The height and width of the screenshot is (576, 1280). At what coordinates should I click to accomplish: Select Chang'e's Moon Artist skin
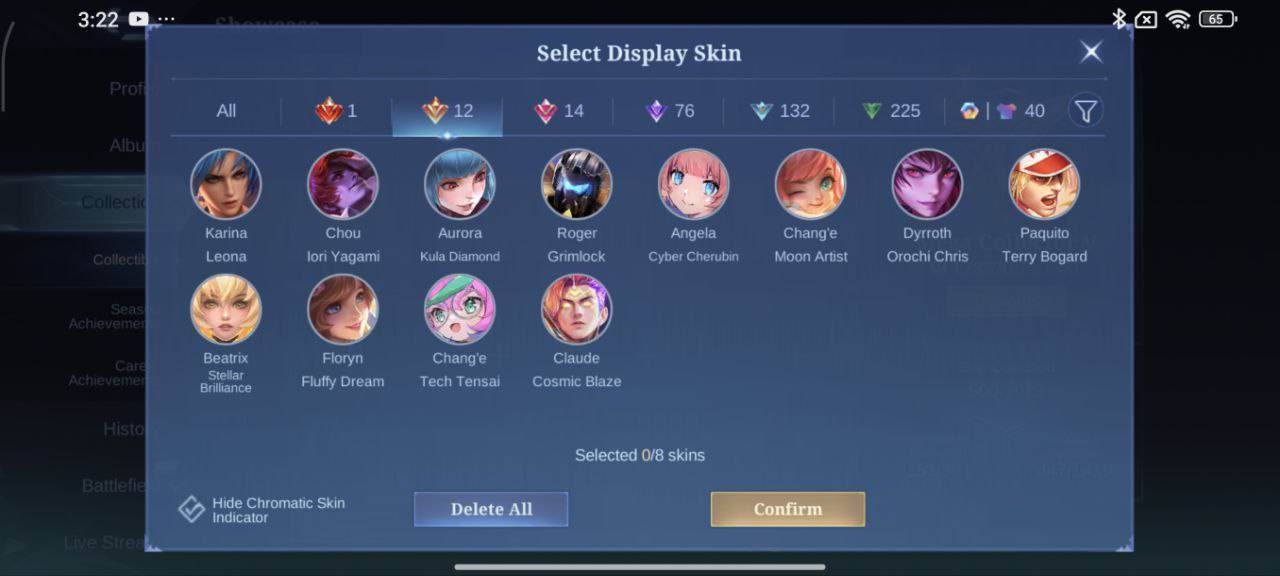(x=810, y=184)
